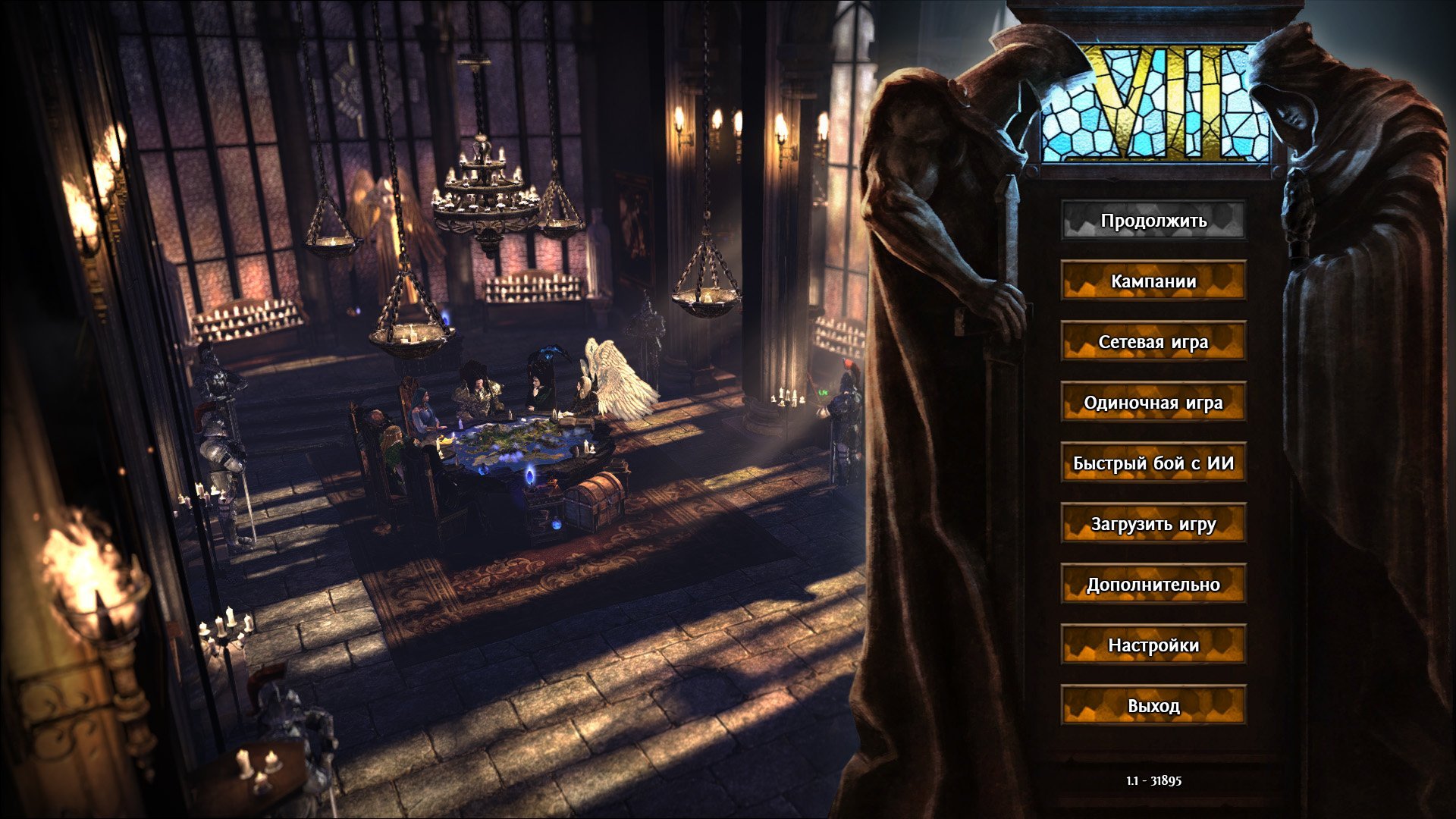Screen dimensions: 1456x819
Task: Open Загрузить игру
Action: click(x=1153, y=524)
